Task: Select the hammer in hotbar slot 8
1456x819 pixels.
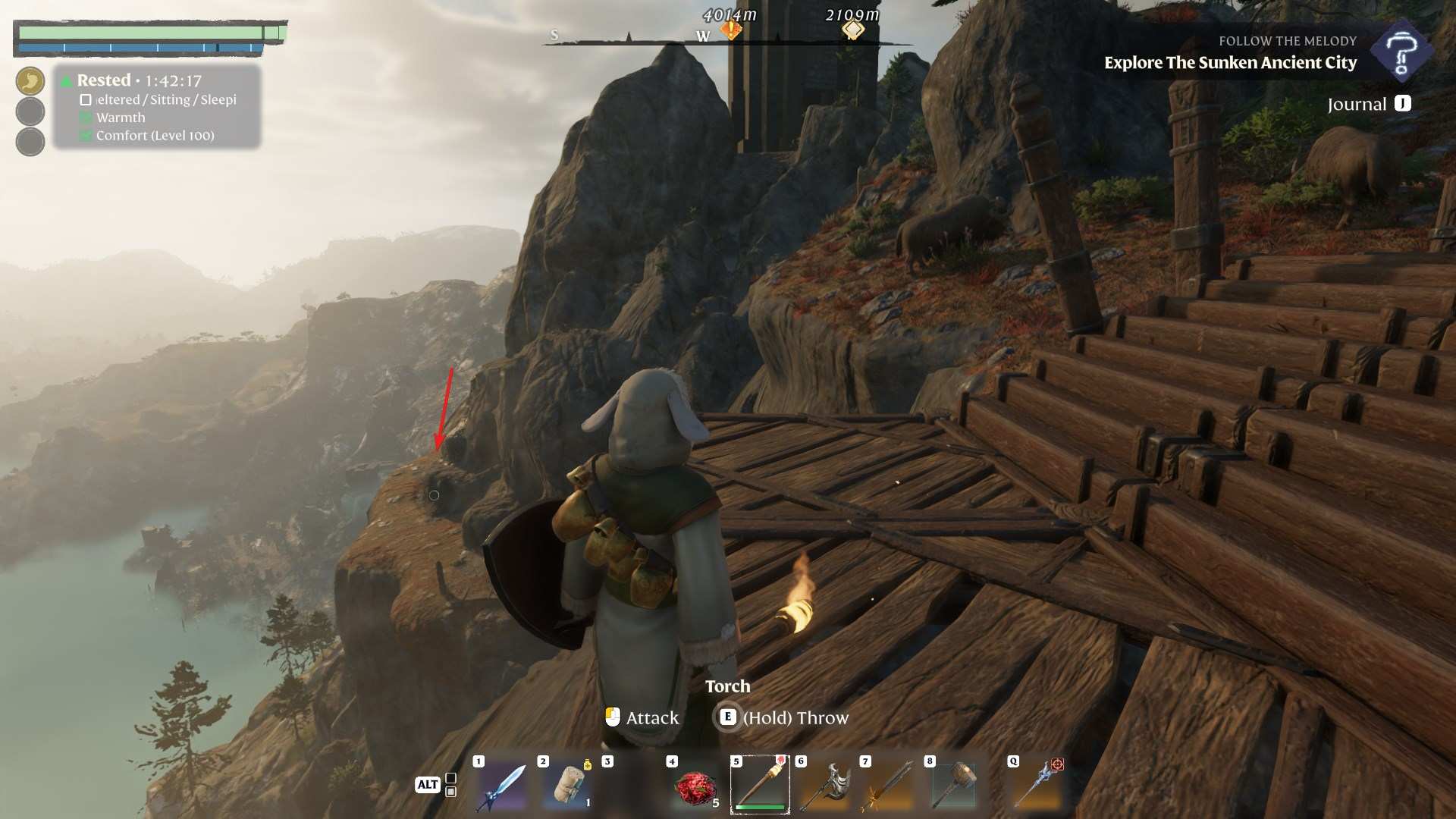Action: (x=954, y=784)
